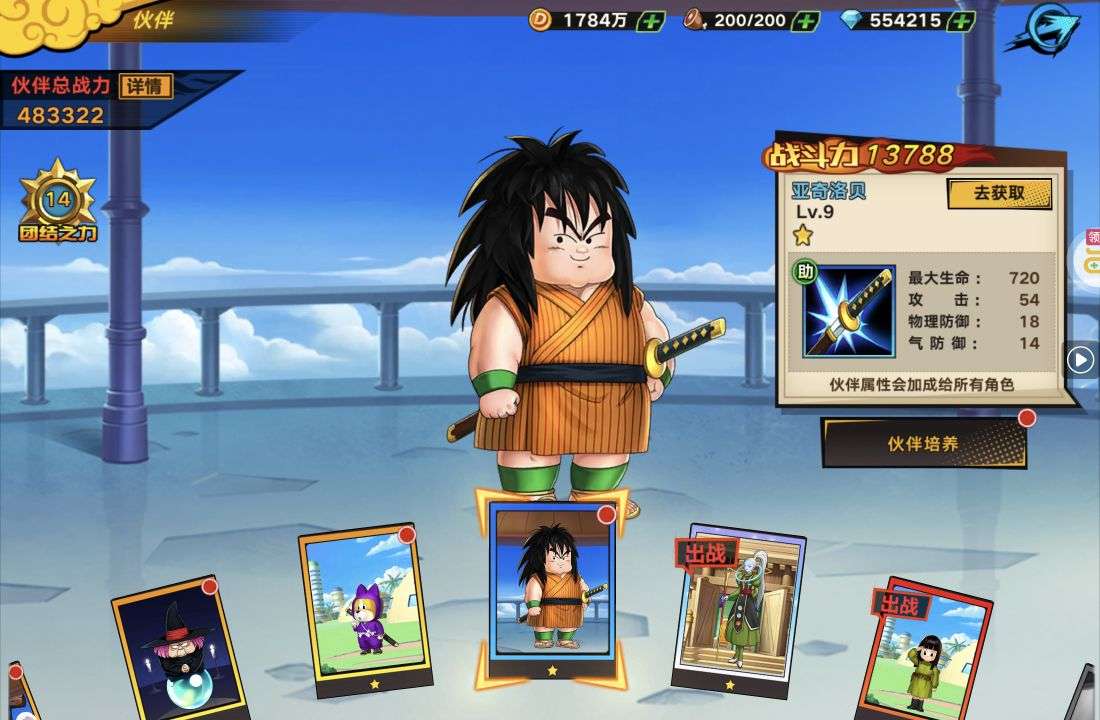
Task: Refill stamina using the plus button
Action: (805, 20)
